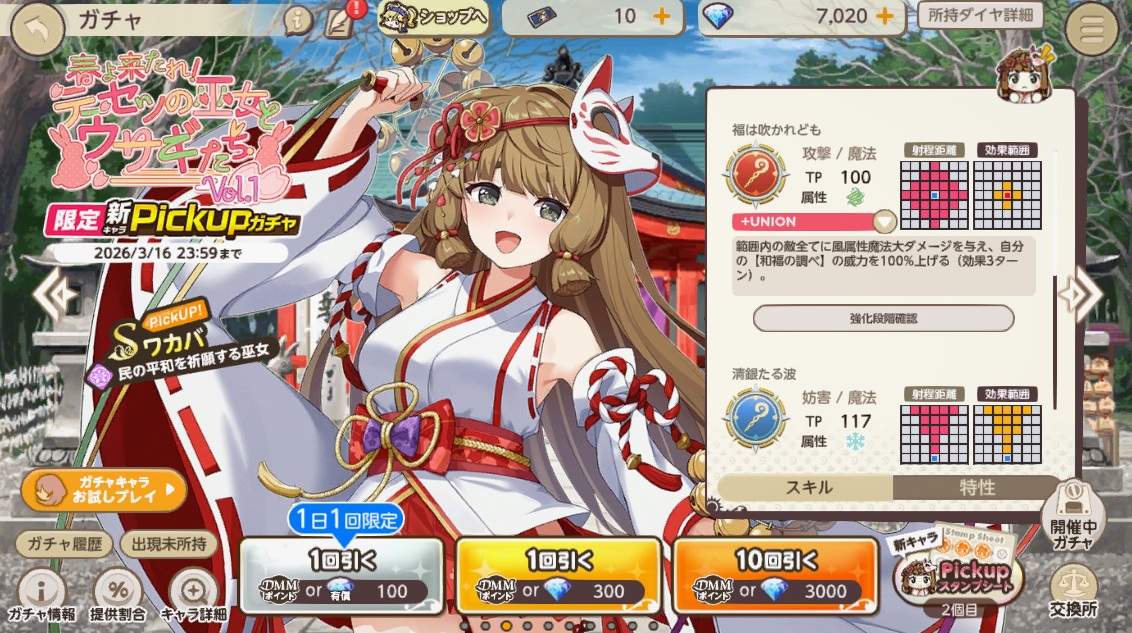Open ガチャ情報 gacha information
The image size is (1132, 633).
coord(41,595)
